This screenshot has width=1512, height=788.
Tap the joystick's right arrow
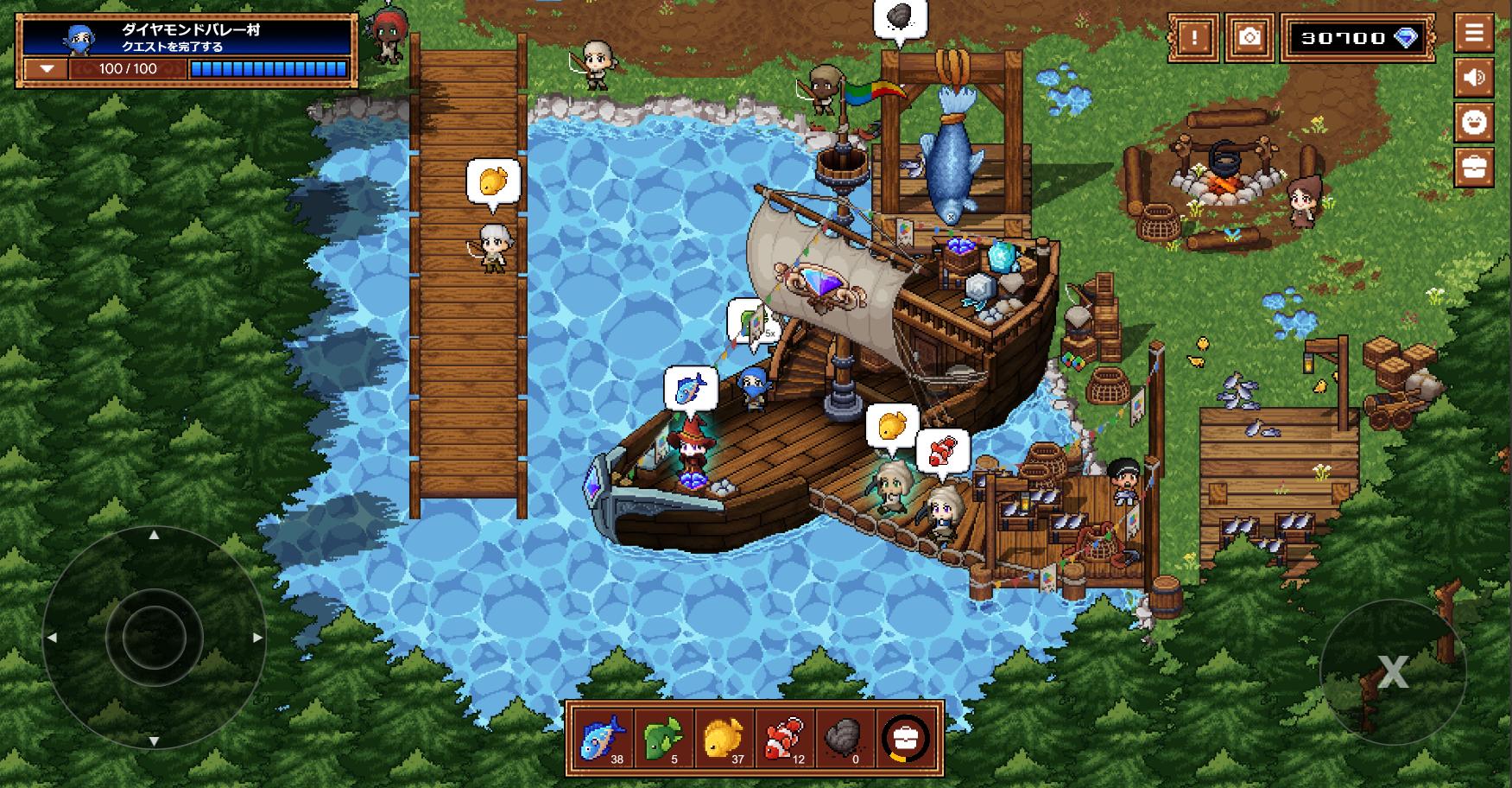[257, 639]
